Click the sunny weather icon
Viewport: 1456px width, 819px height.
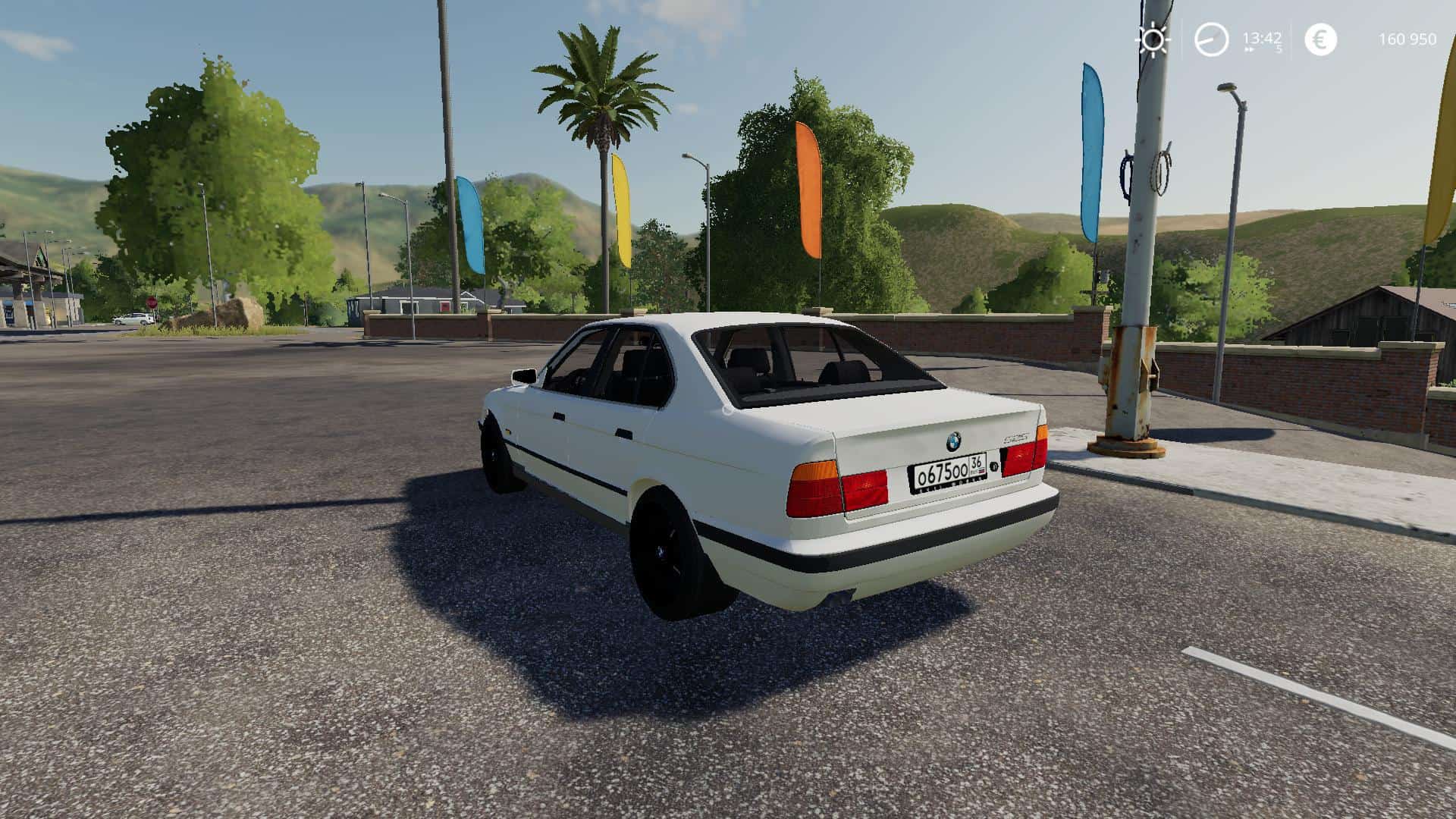1153,39
